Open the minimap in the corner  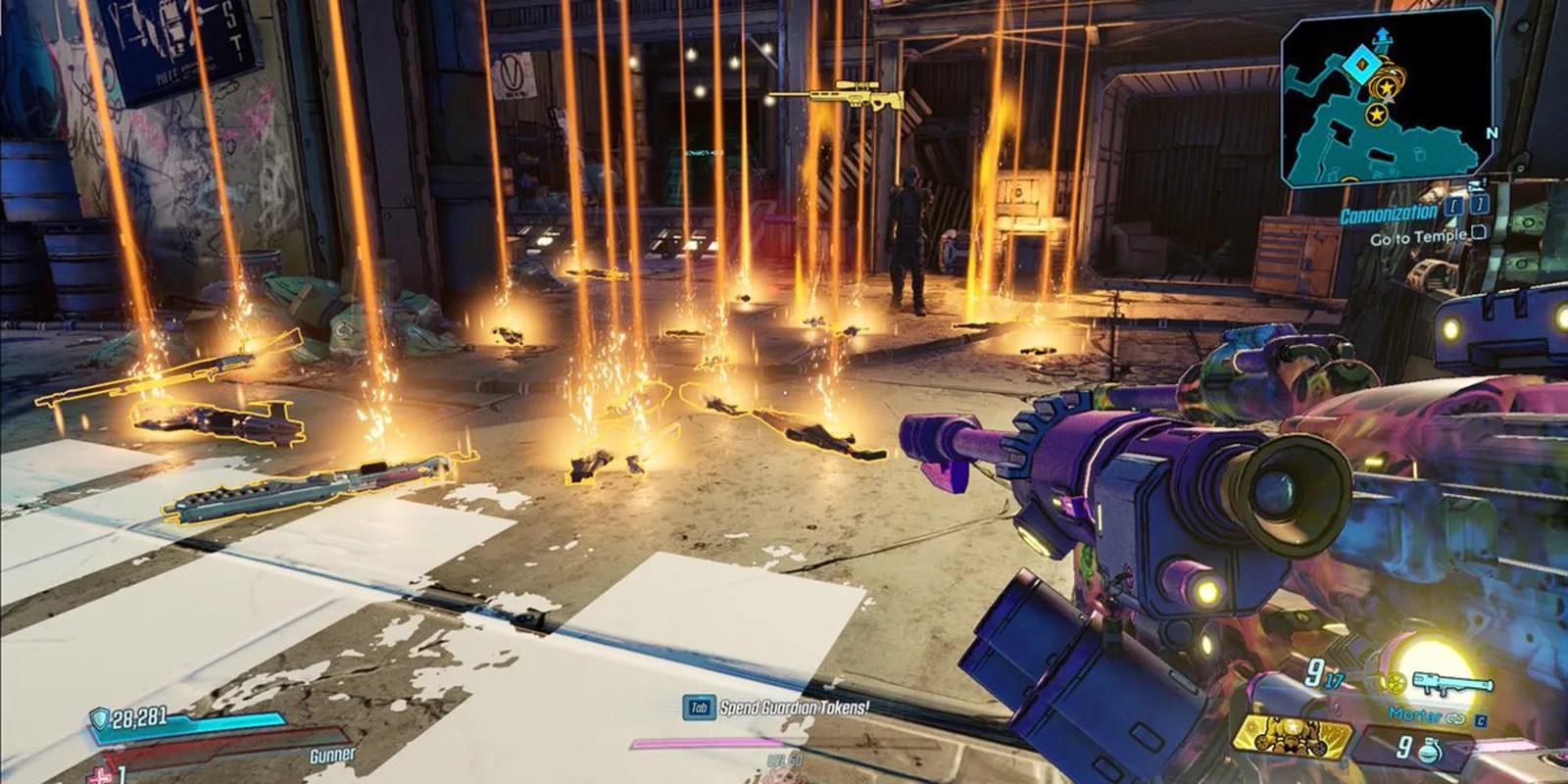[x=1388, y=99]
